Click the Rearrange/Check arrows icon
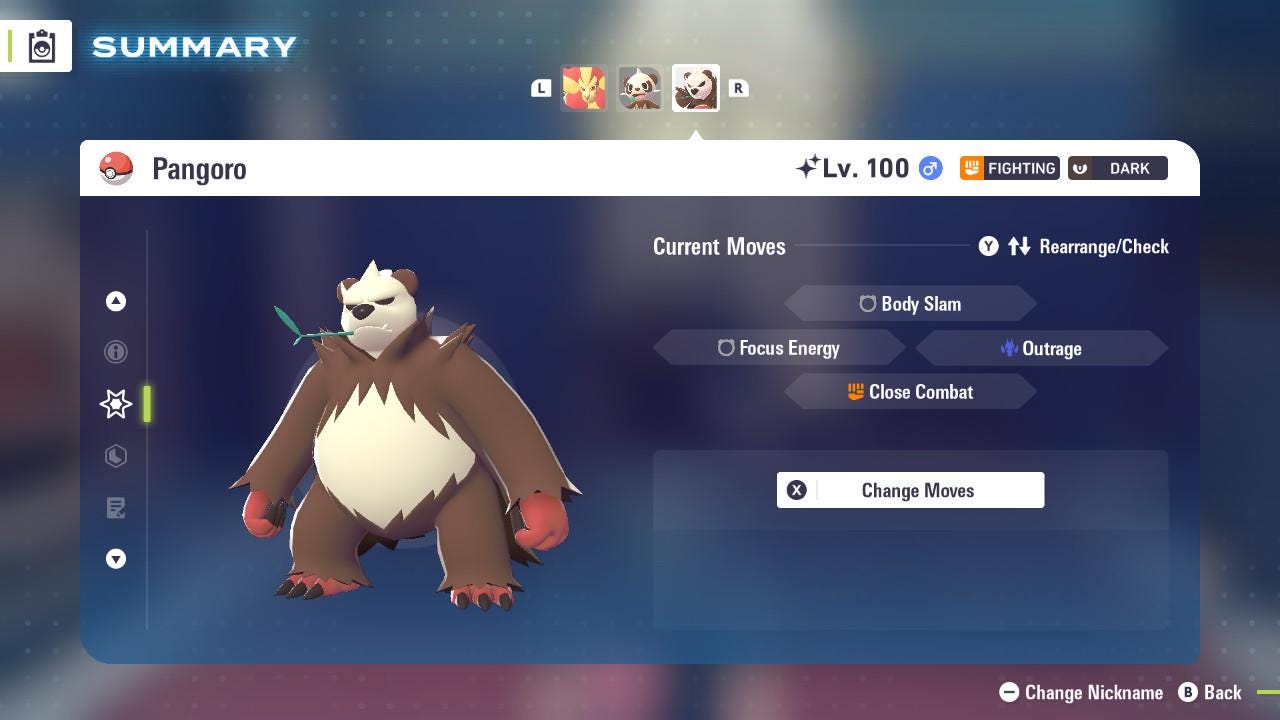Viewport: 1280px width, 720px height. point(1020,246)
